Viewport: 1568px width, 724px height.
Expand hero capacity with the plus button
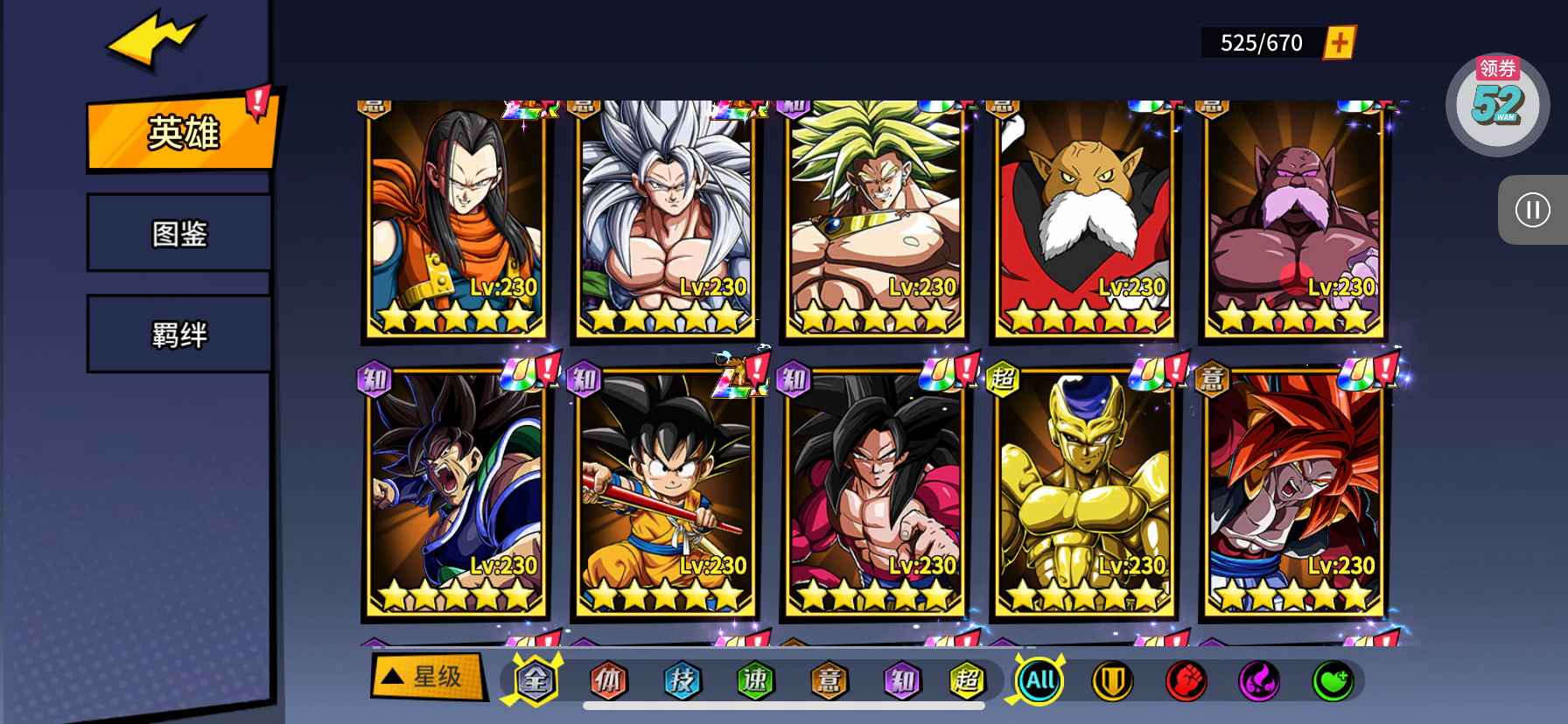click(x=1339, y=43)
